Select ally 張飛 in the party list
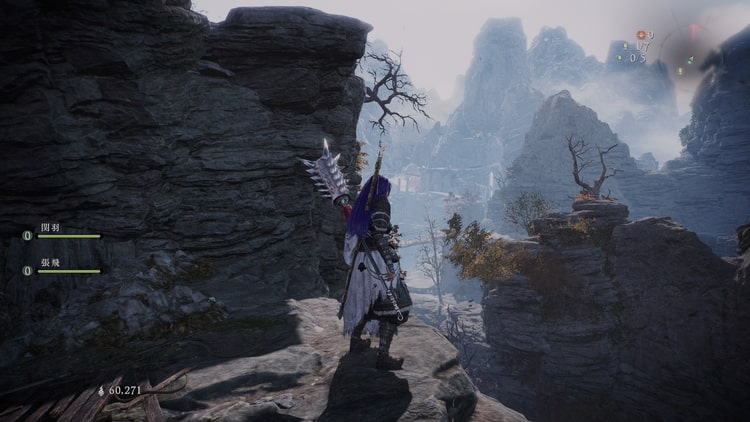This screenshot has width=750, height=422. click(x=50, y=262)
